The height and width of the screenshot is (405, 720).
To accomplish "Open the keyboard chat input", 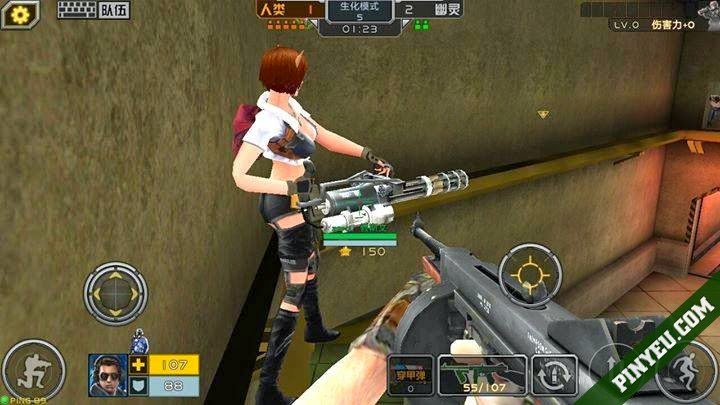I will point(76,11).
